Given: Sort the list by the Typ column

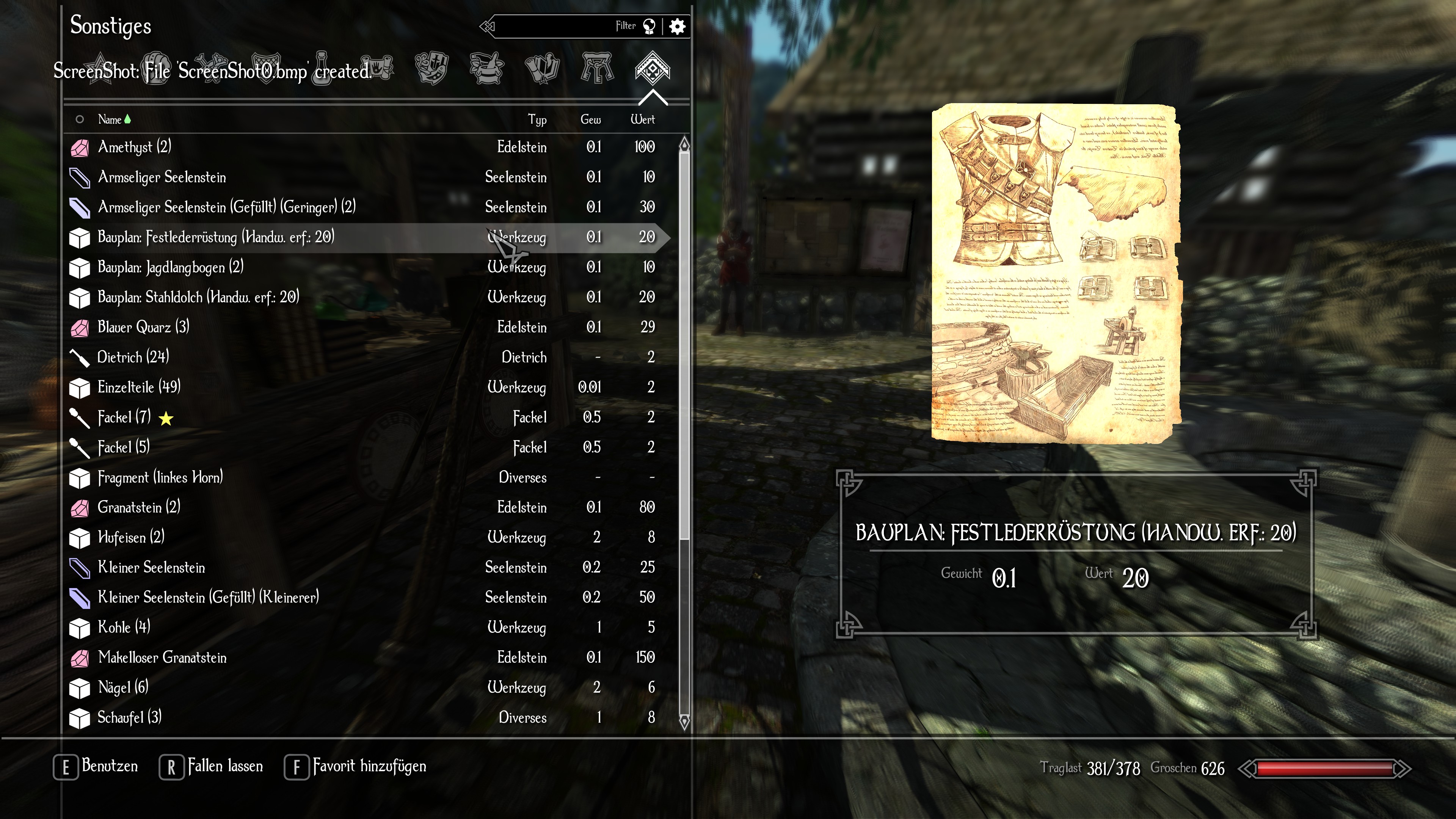Looking at the screenshot, I should [x=537, y=119].
